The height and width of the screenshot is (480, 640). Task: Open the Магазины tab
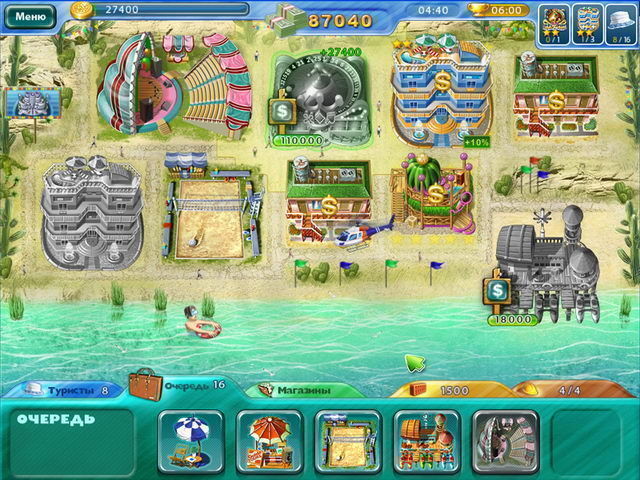[x=301, y=390]
